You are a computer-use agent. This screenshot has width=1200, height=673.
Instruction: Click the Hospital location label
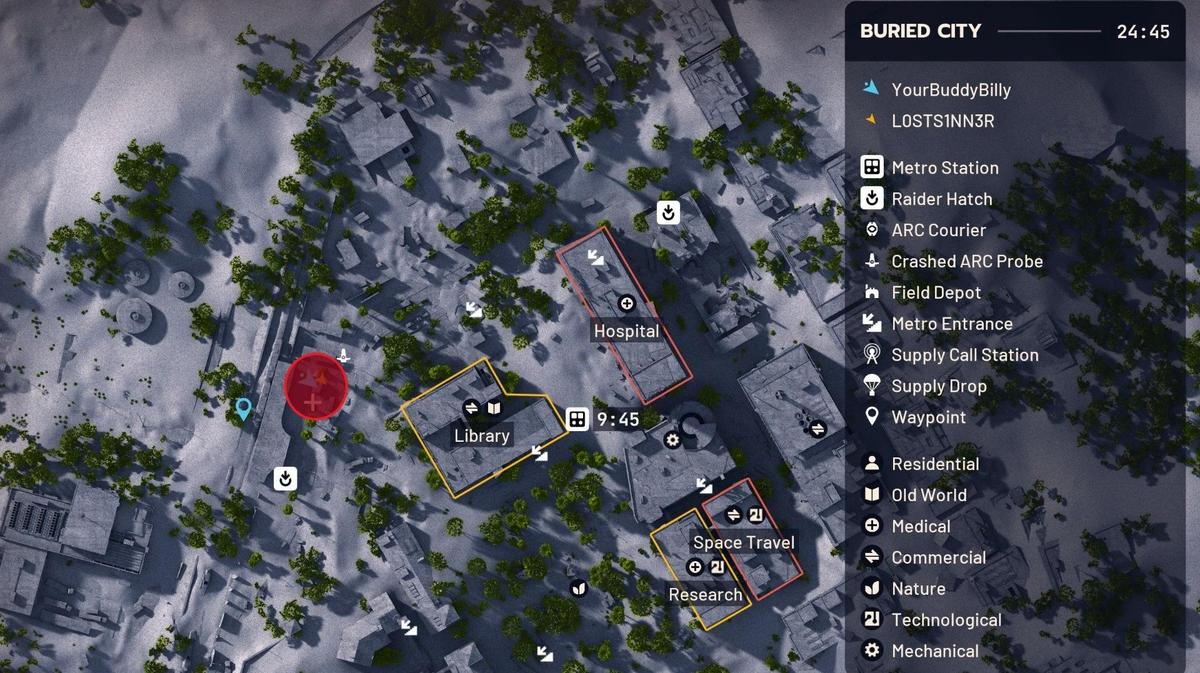point(626,331)
